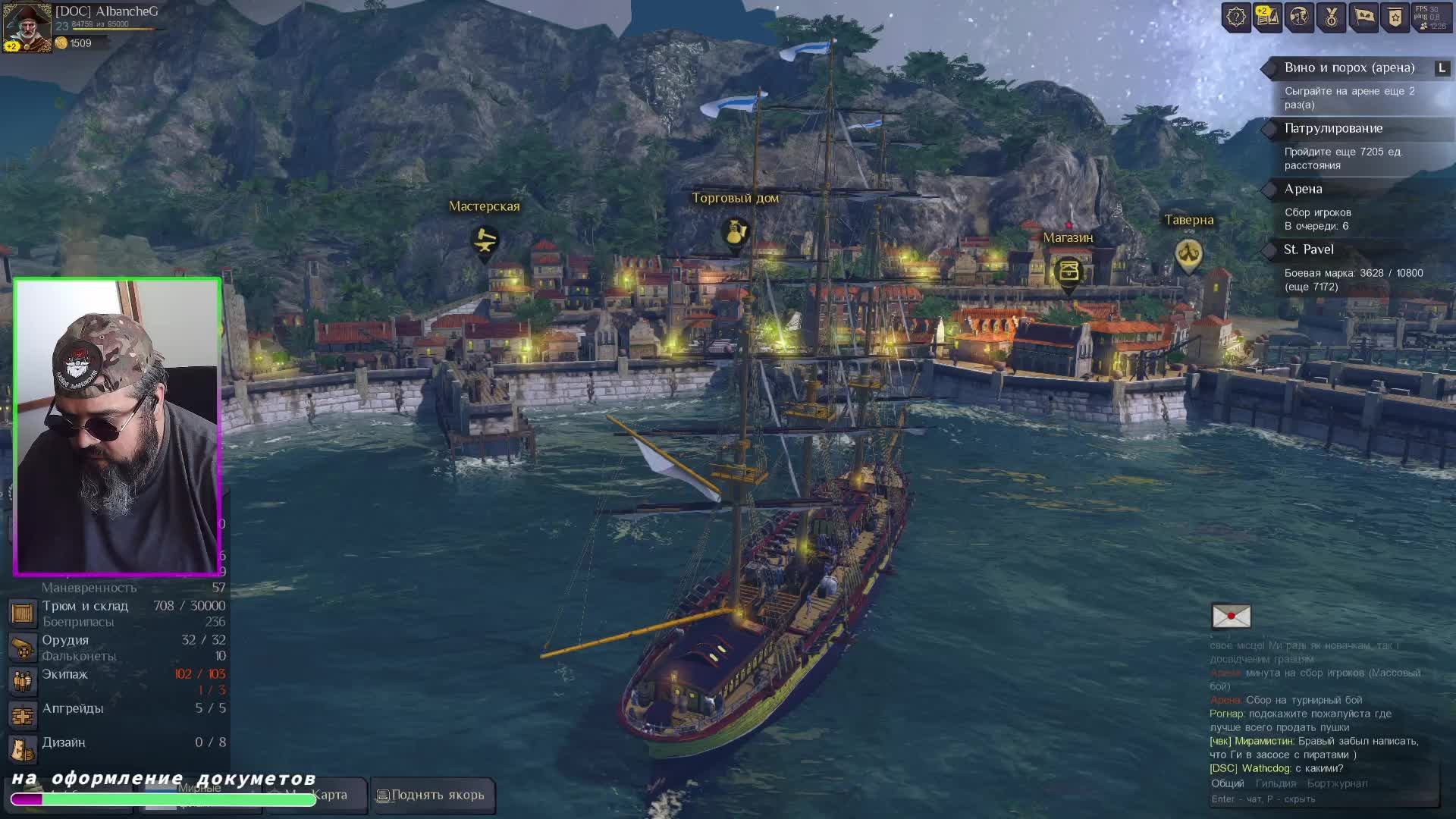Enter the Мастерская workshop marker
The image size is (1456, 819).
[x=484, y=241]
